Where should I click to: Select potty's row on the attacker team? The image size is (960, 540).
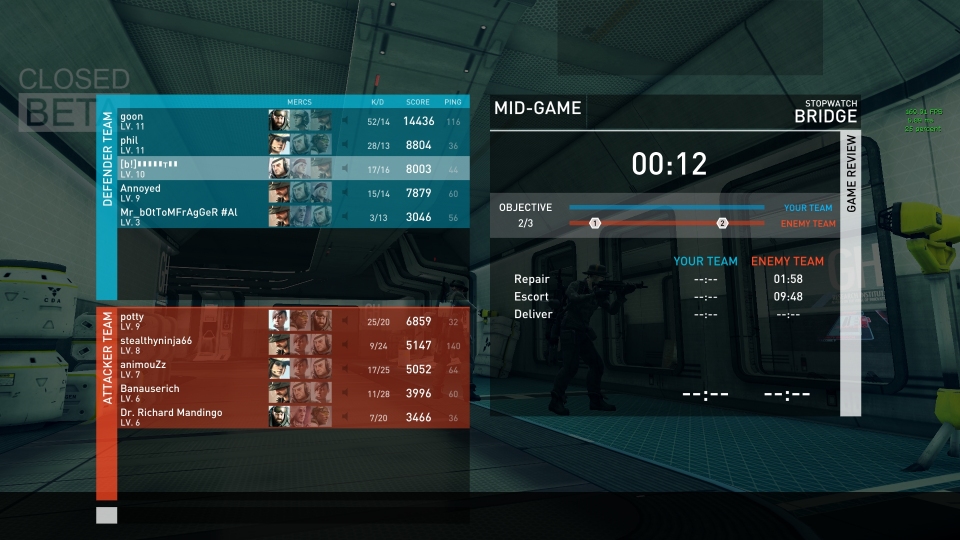[x=190, y=321]
